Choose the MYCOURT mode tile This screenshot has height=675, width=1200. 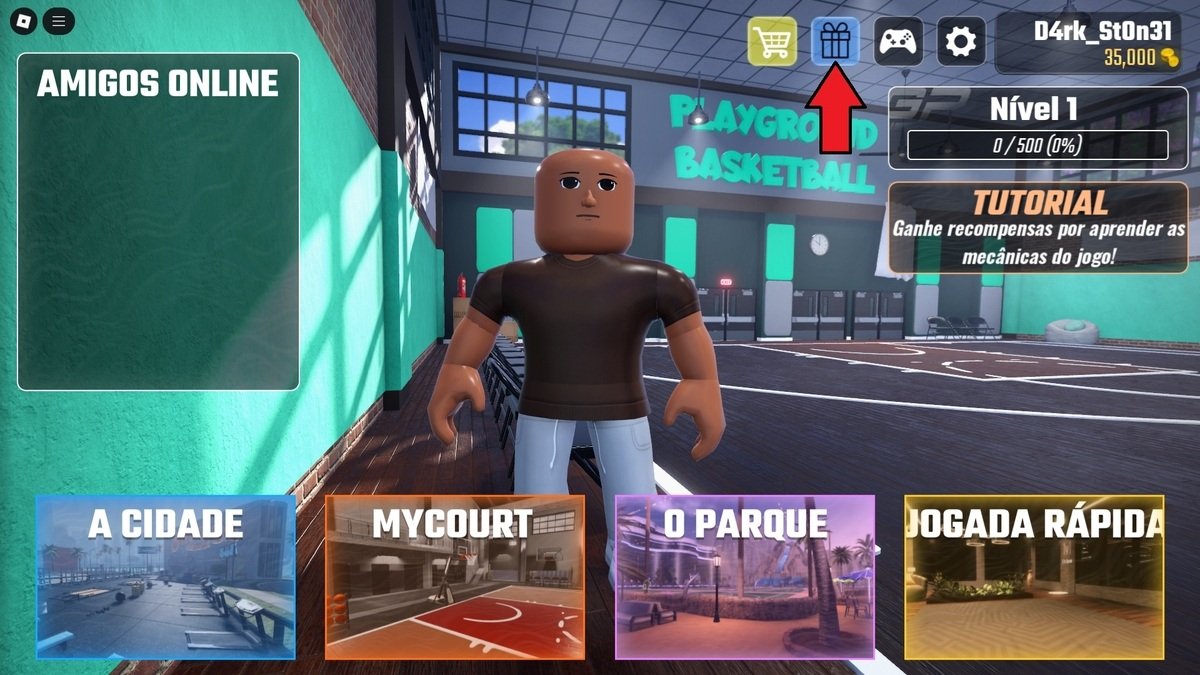point(455,577)
